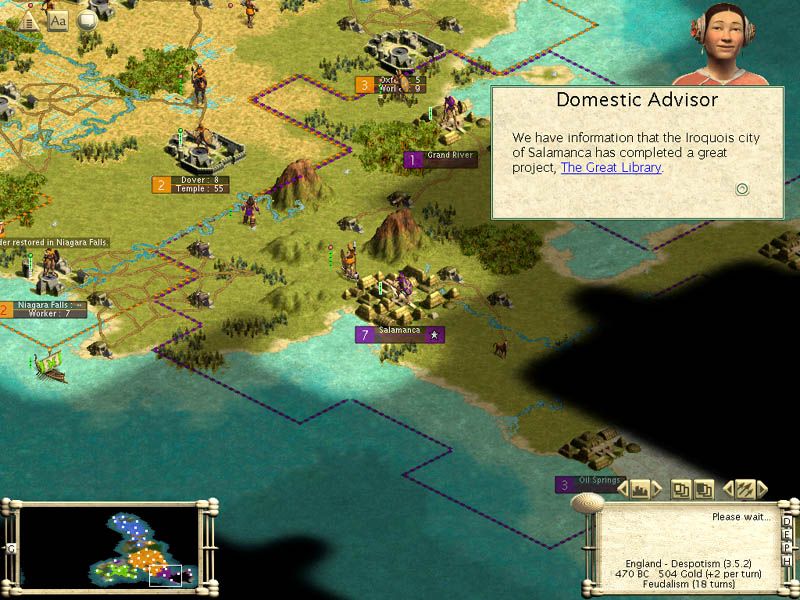Click the speech bubble advisors button
The image size is (800, 600).
pos(87,20)
